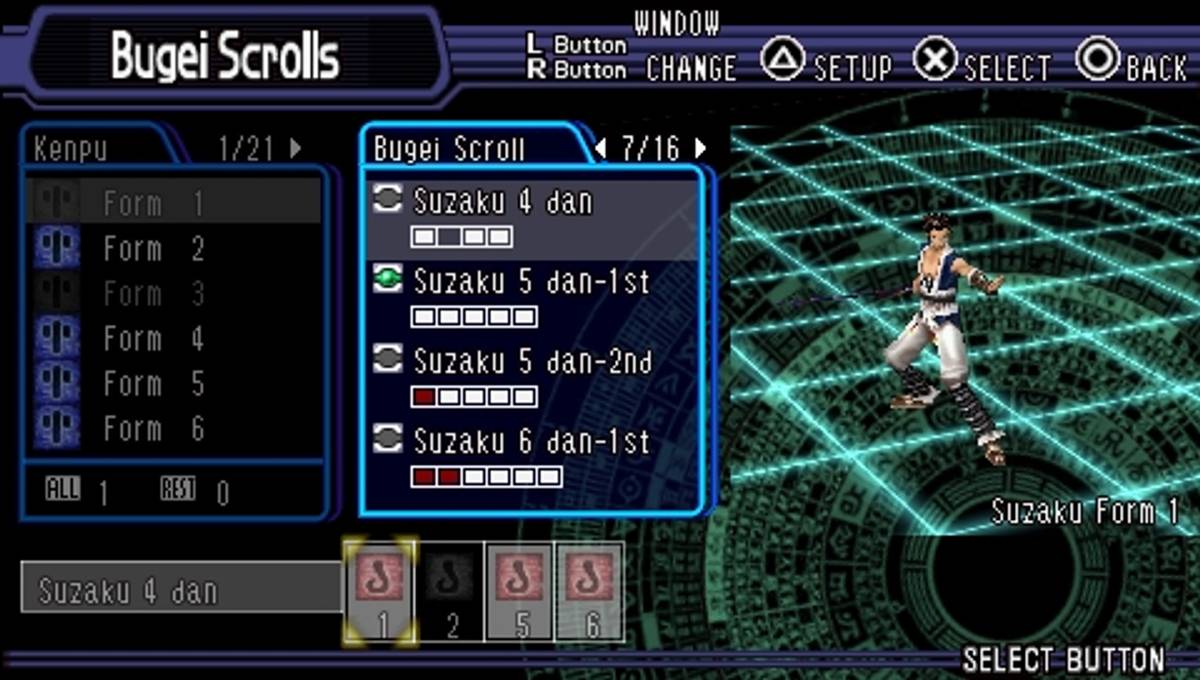Pick Form 4 from the Kenpu list
Viewport: 1200px width, 680px height.
152,339
